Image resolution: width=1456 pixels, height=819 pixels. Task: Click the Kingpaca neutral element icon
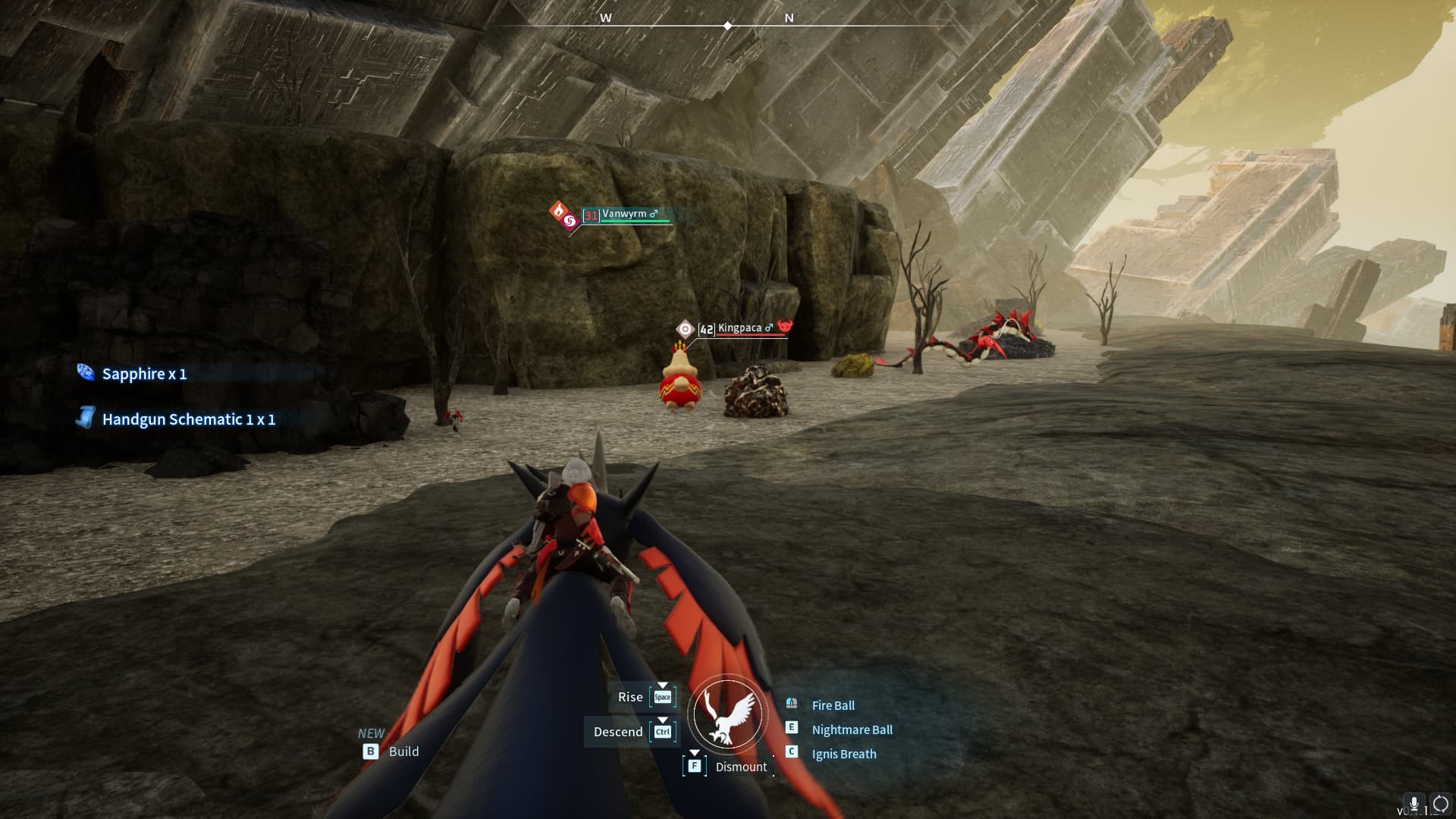685,328
